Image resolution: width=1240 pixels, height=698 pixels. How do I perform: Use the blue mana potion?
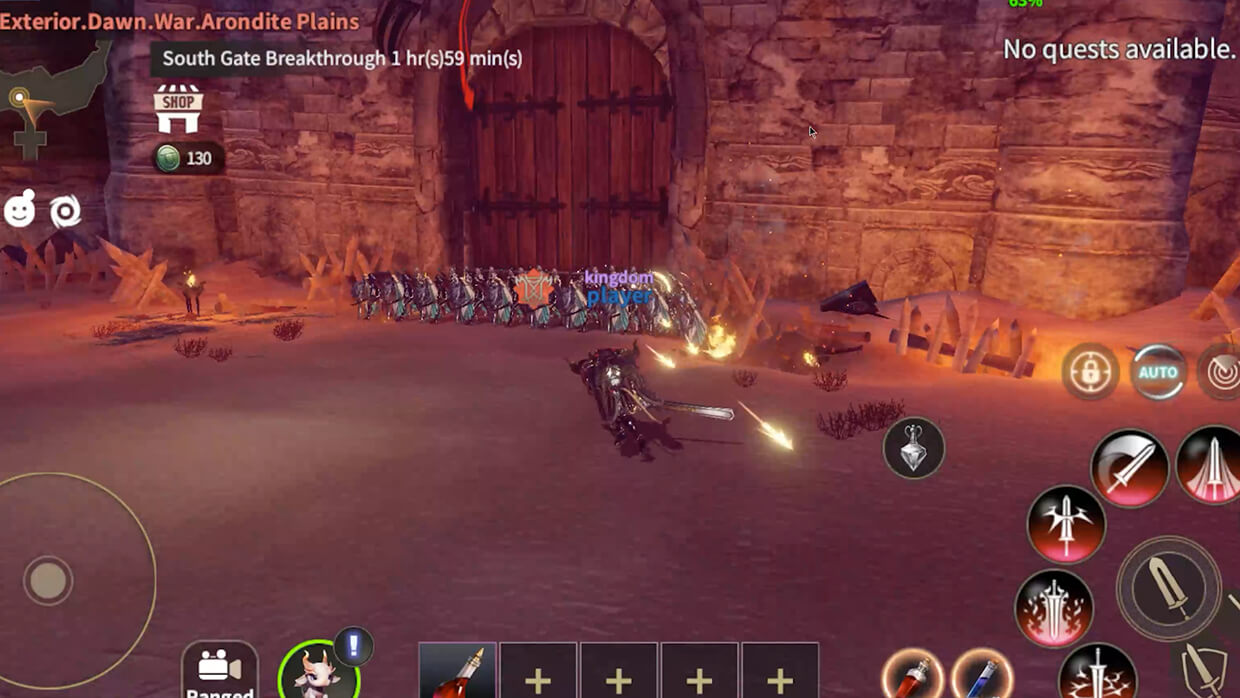(x=982, y=676)
